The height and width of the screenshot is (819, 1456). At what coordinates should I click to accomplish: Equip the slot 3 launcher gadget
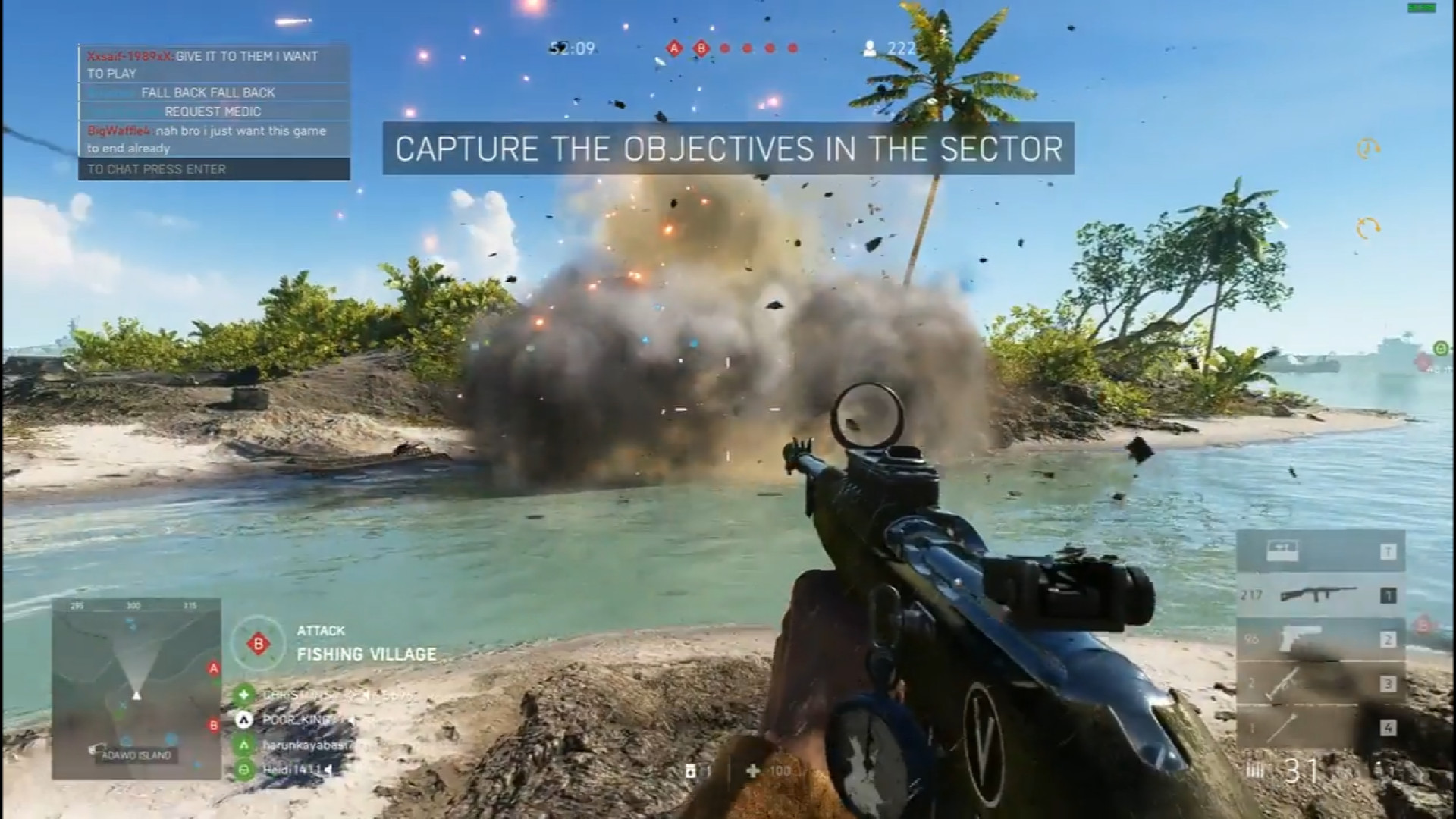point(1320,684)
